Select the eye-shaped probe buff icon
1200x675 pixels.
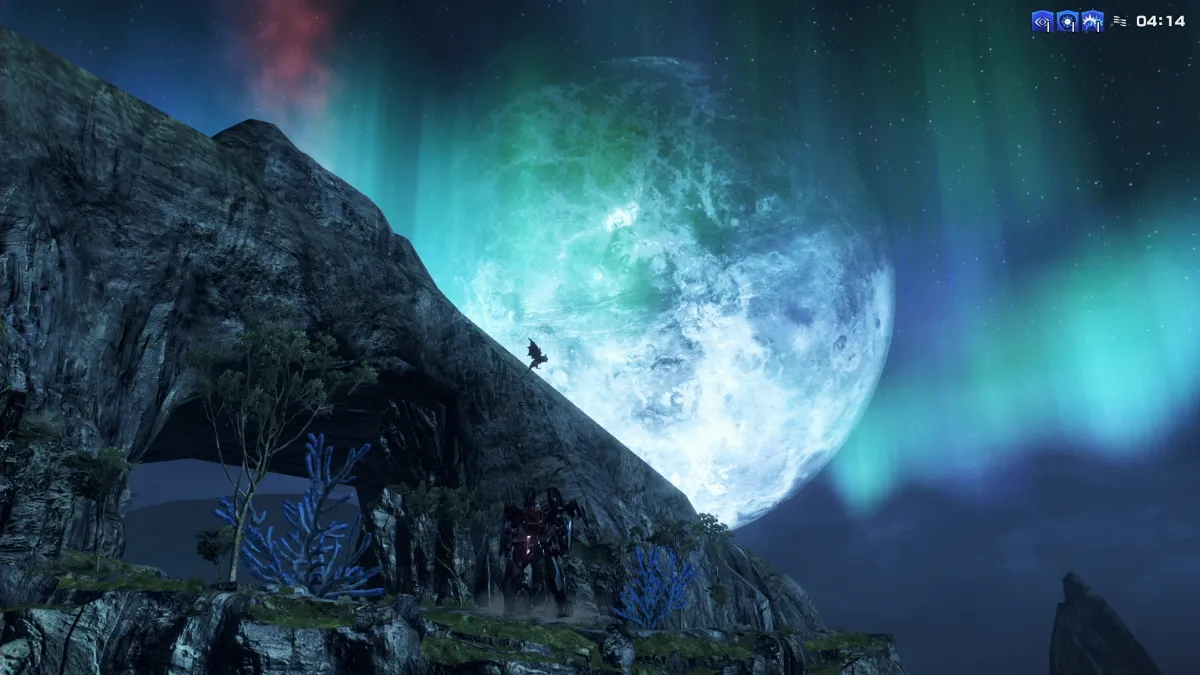[x=1042, y=21]
